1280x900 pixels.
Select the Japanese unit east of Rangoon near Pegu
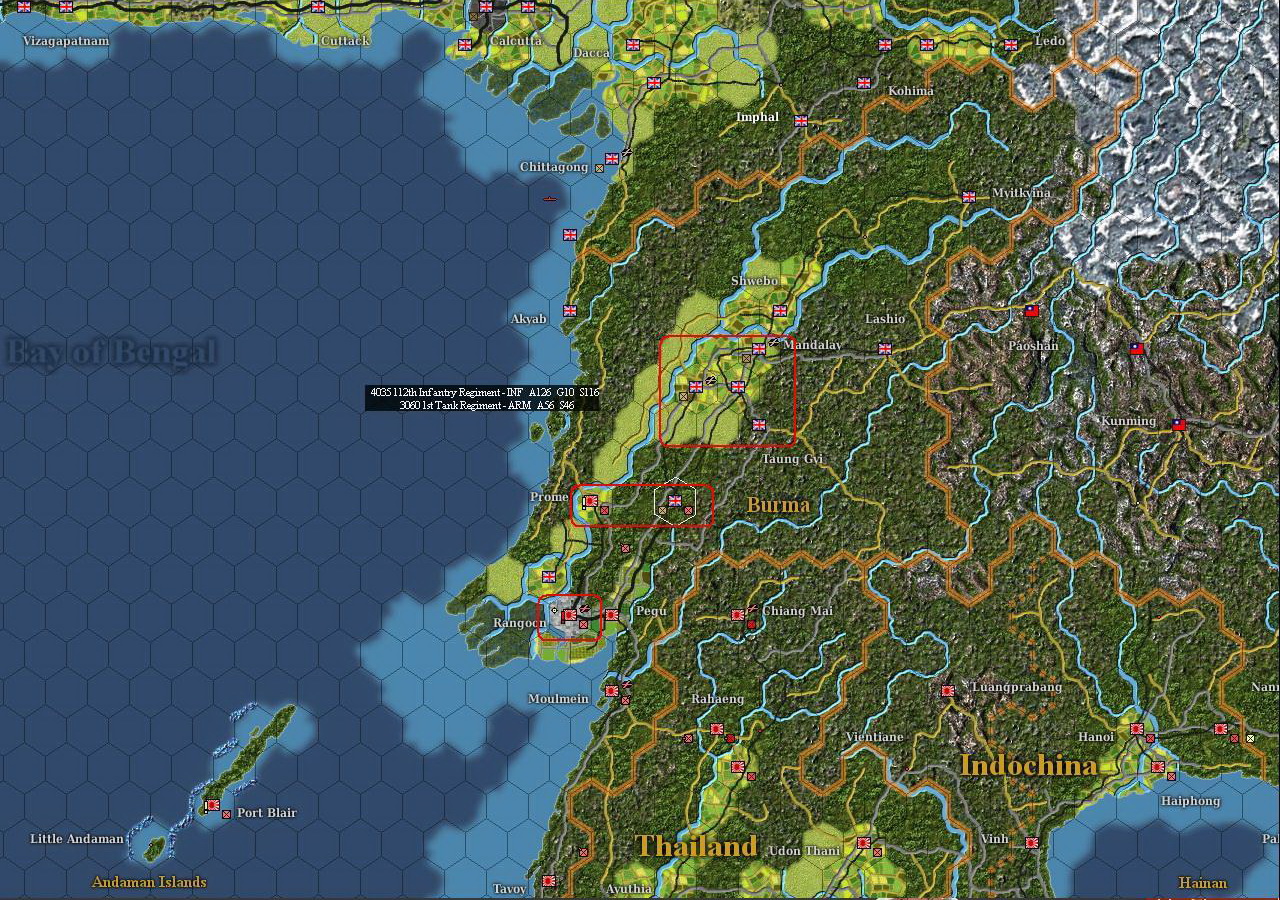coord(612,615)
